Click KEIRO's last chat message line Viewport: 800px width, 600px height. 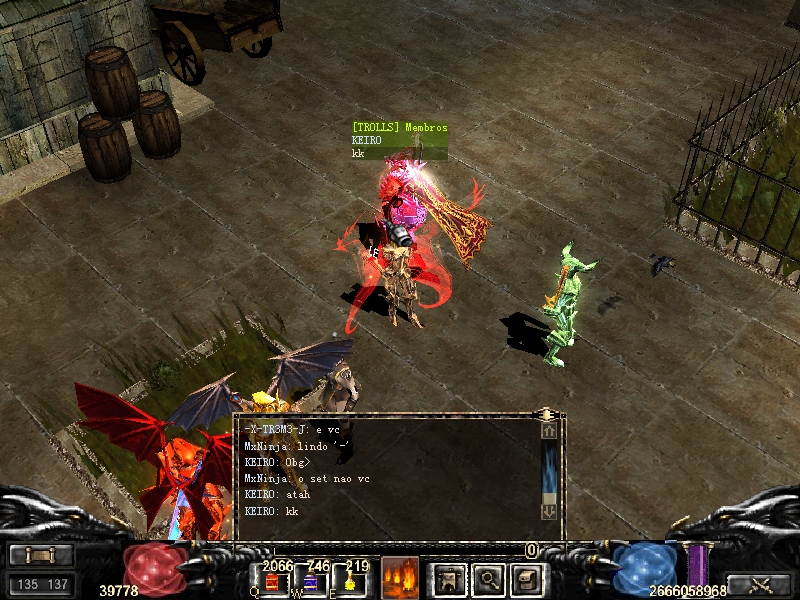[272, 511]
